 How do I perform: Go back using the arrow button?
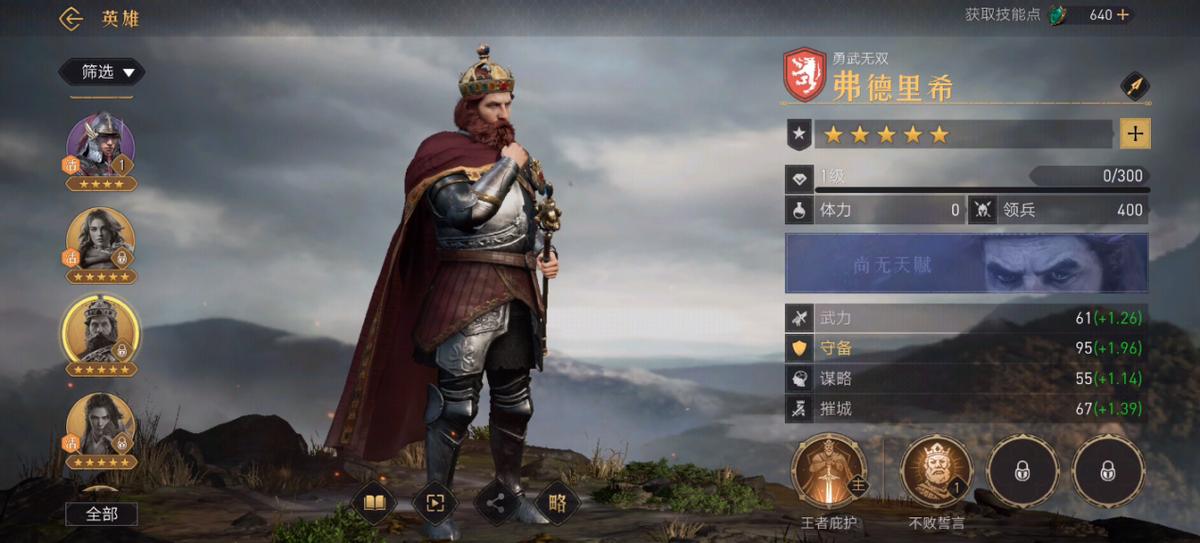[70, 18]
